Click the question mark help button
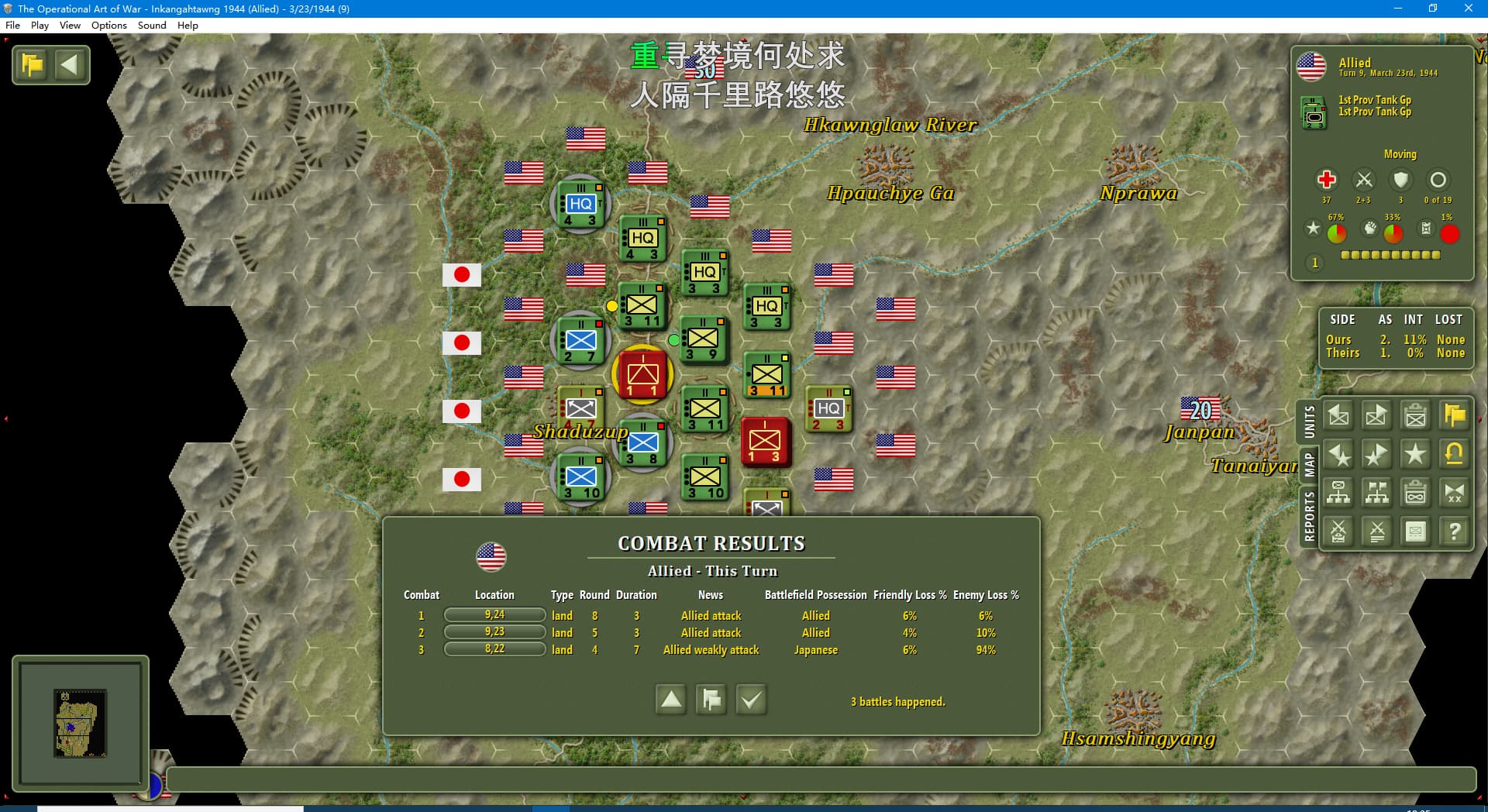Screen dimensions: 1488x812 coord(1454,532)
